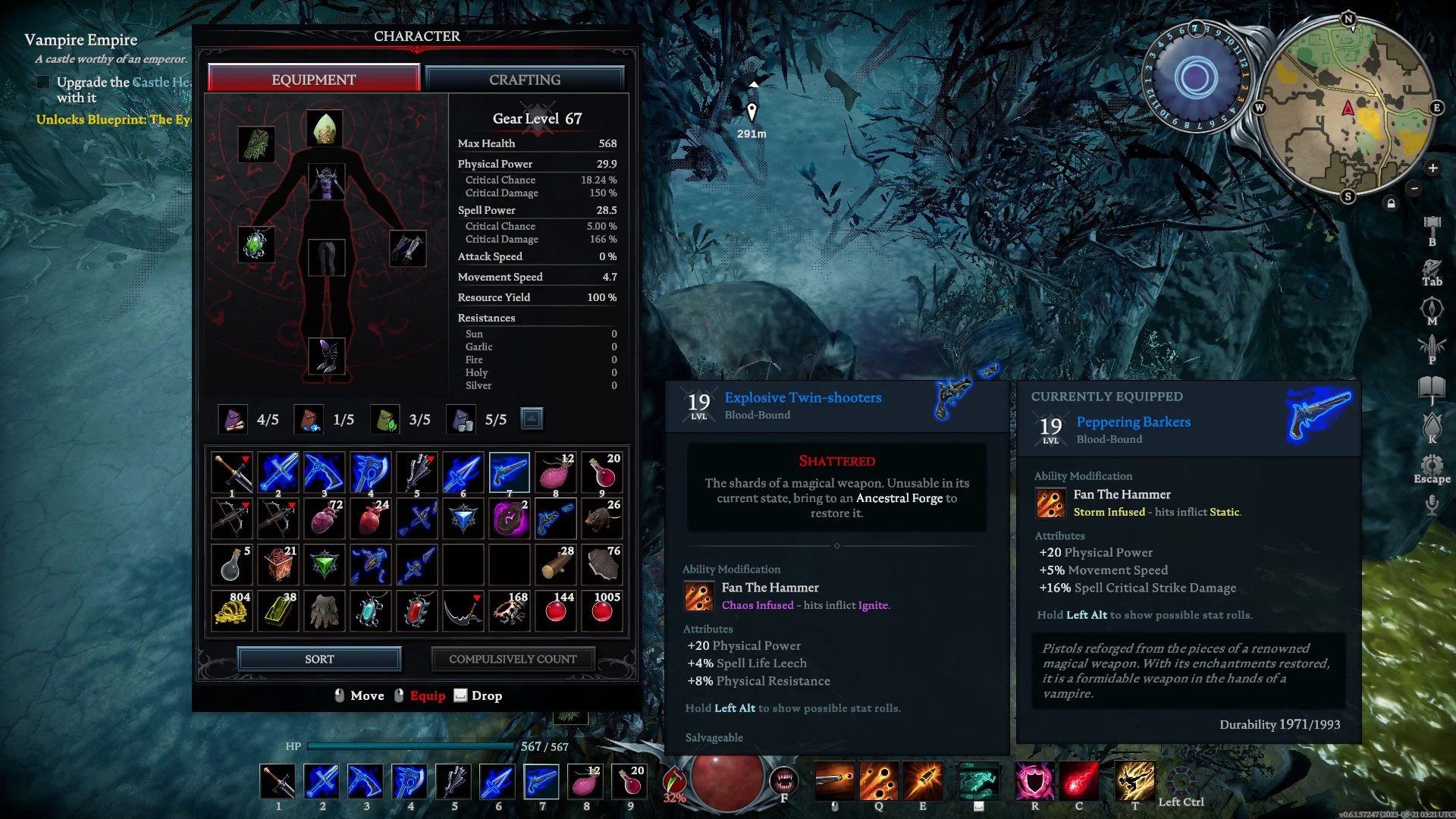This screenshot has width=1456, height=819.
Task: Select the equipped helmet slot
Action: [x=325, y=128]
